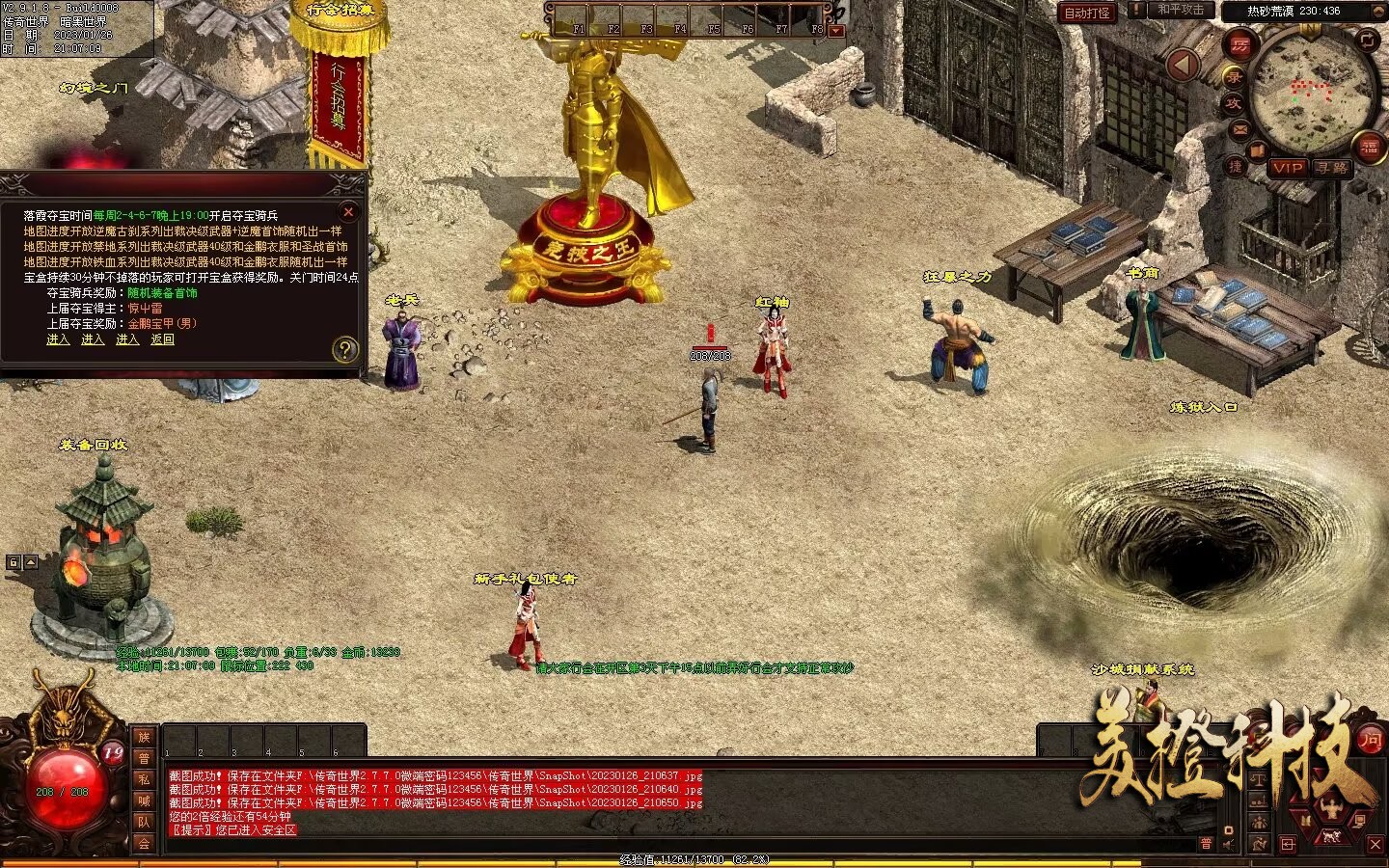Click the 捷 shortcut round button
The width and height of the screenshot is (1389, 868).
point(1235,166)
